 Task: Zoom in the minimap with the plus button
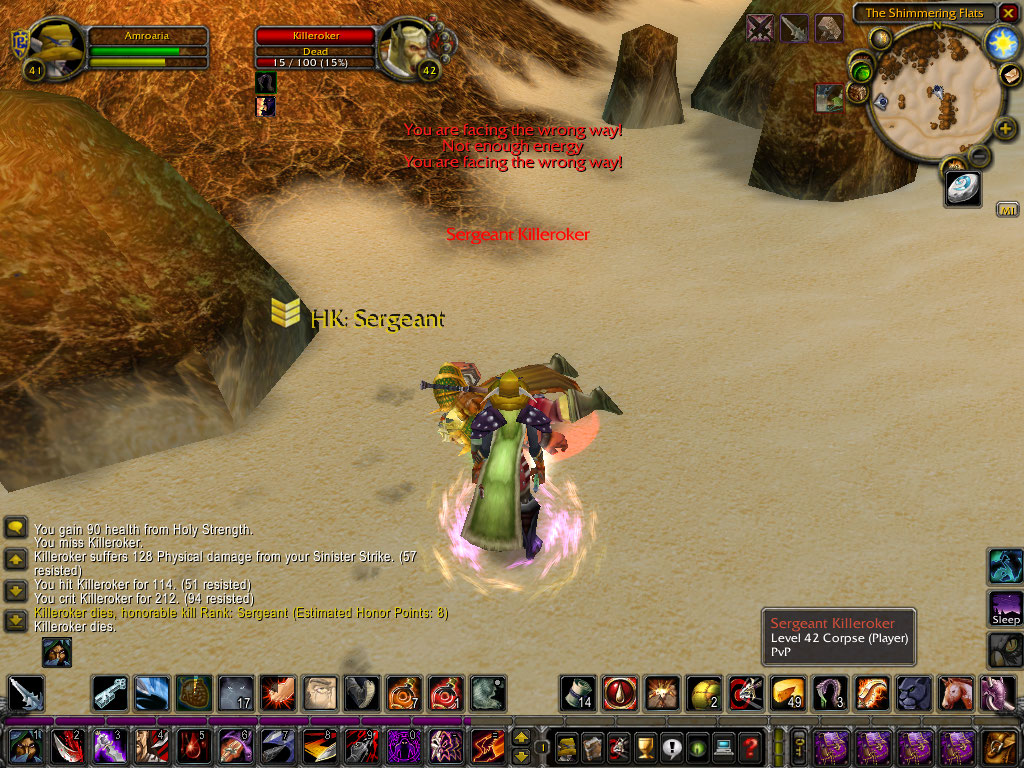pyautogui.click(x=1005, y=129)
